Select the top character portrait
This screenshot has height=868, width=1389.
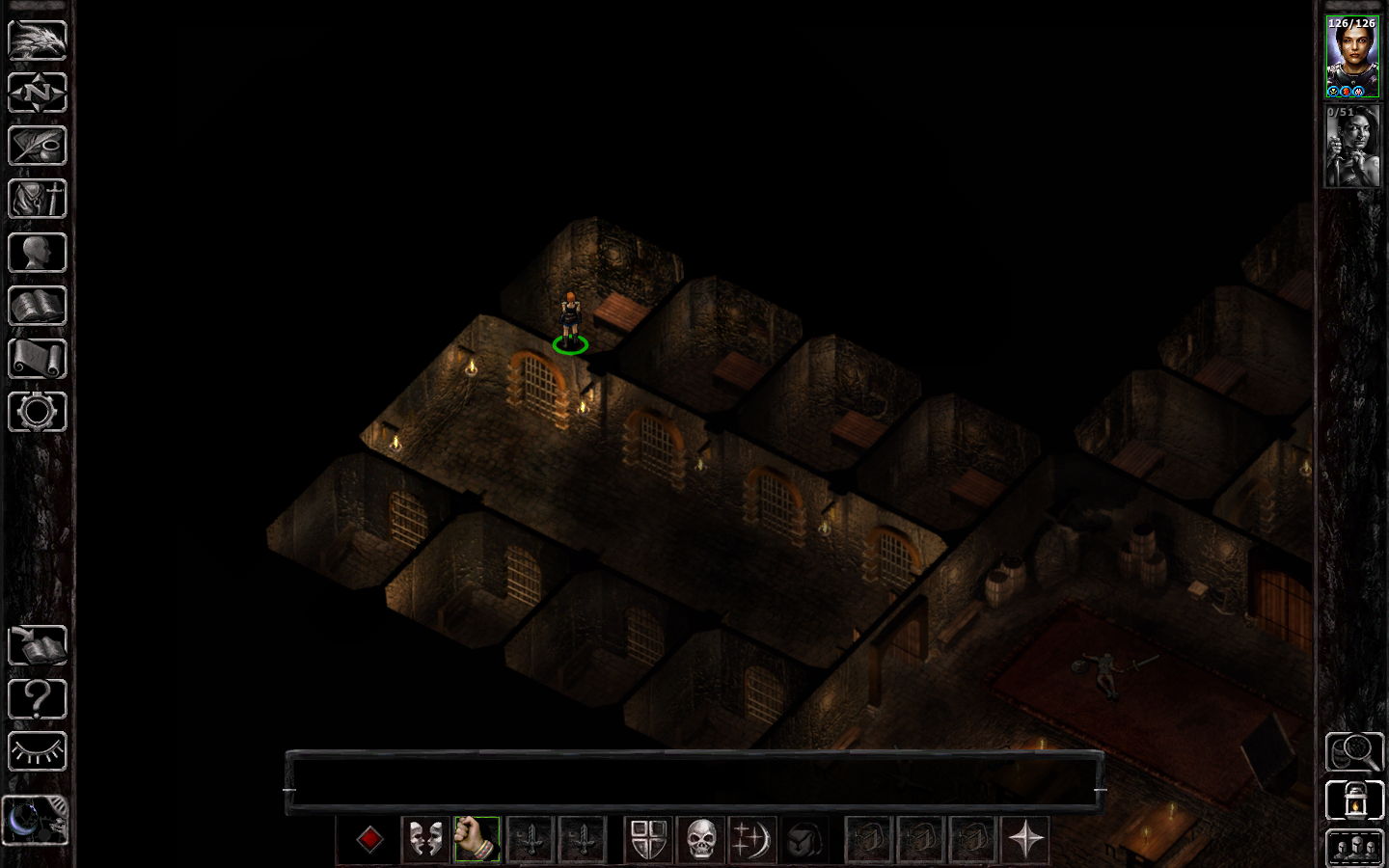(x=1352, y=57)
